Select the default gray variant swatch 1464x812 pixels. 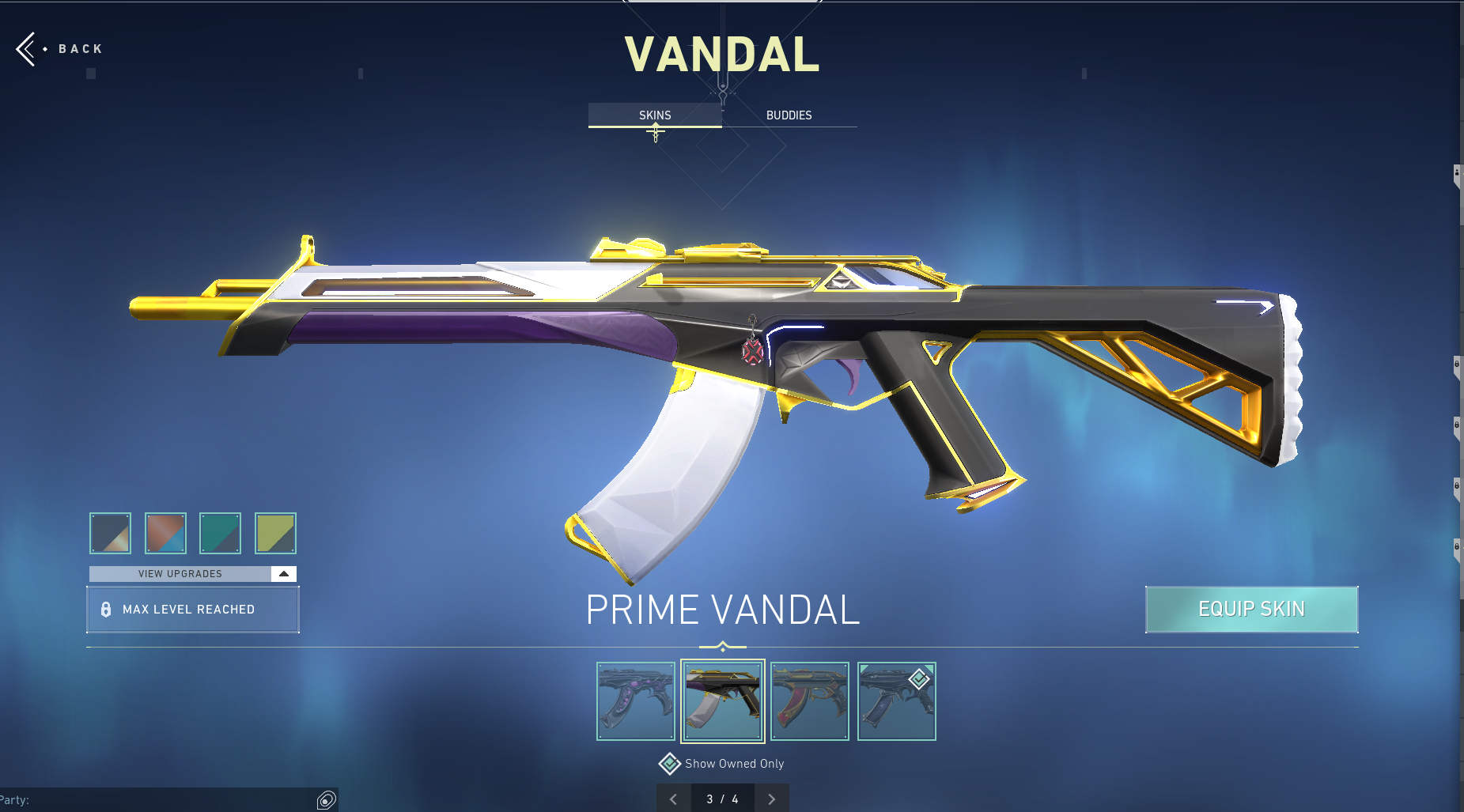pyautogui.click(x=109, y=533)
